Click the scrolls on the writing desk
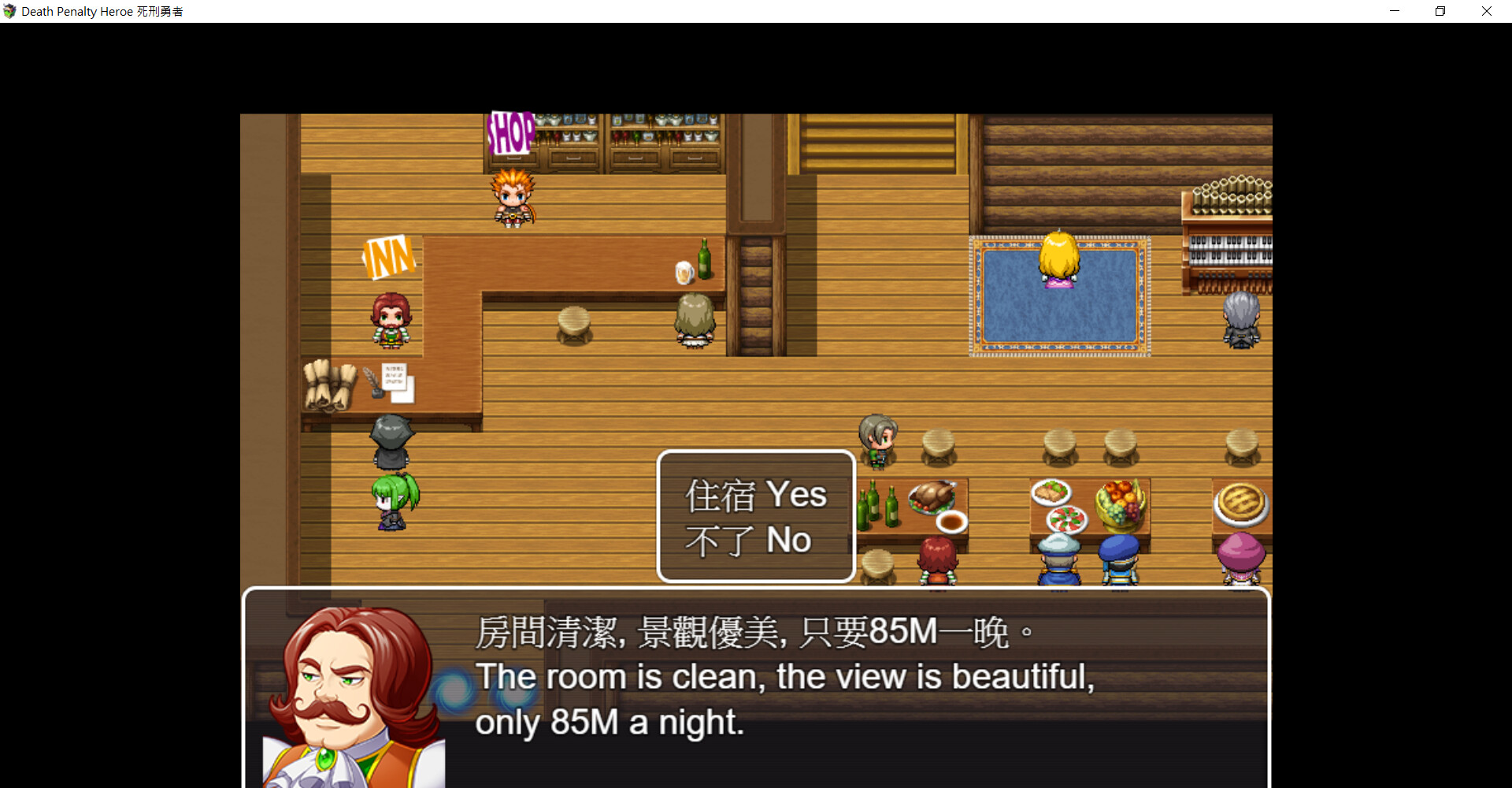1512x788 pixels. coord(331,385)
